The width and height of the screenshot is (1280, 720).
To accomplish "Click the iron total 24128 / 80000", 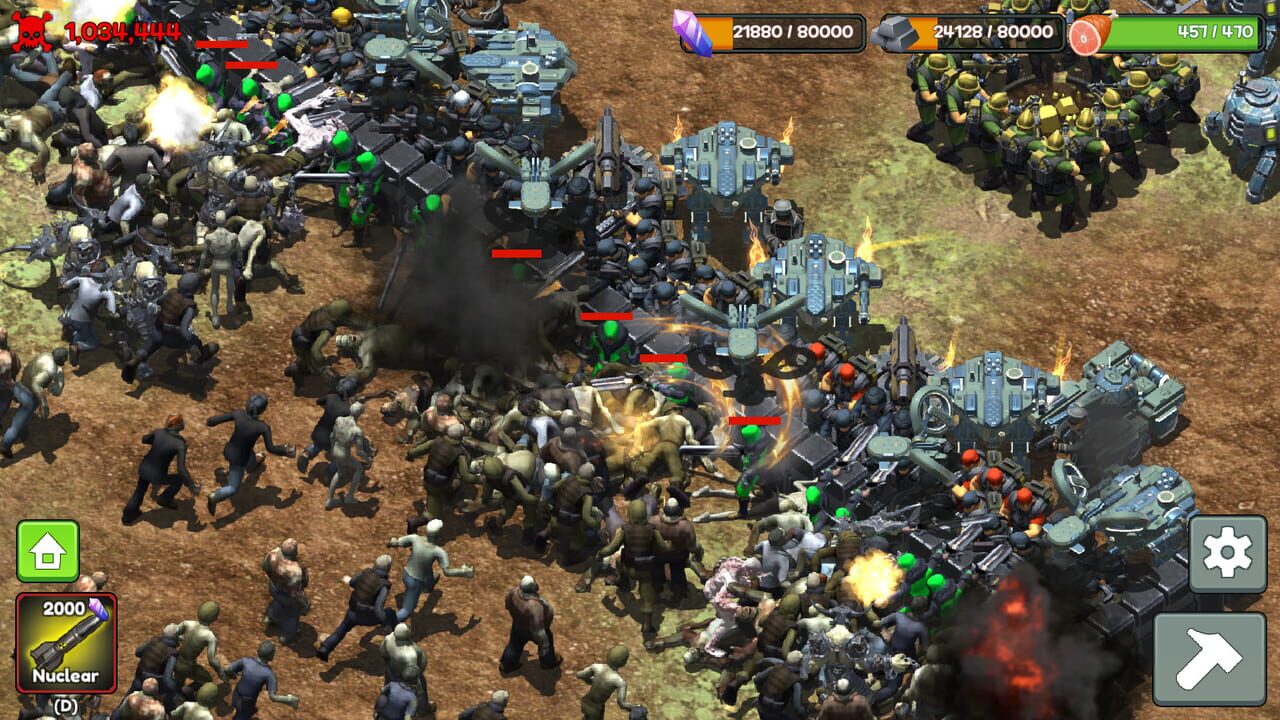I will [x=995, y=32].
